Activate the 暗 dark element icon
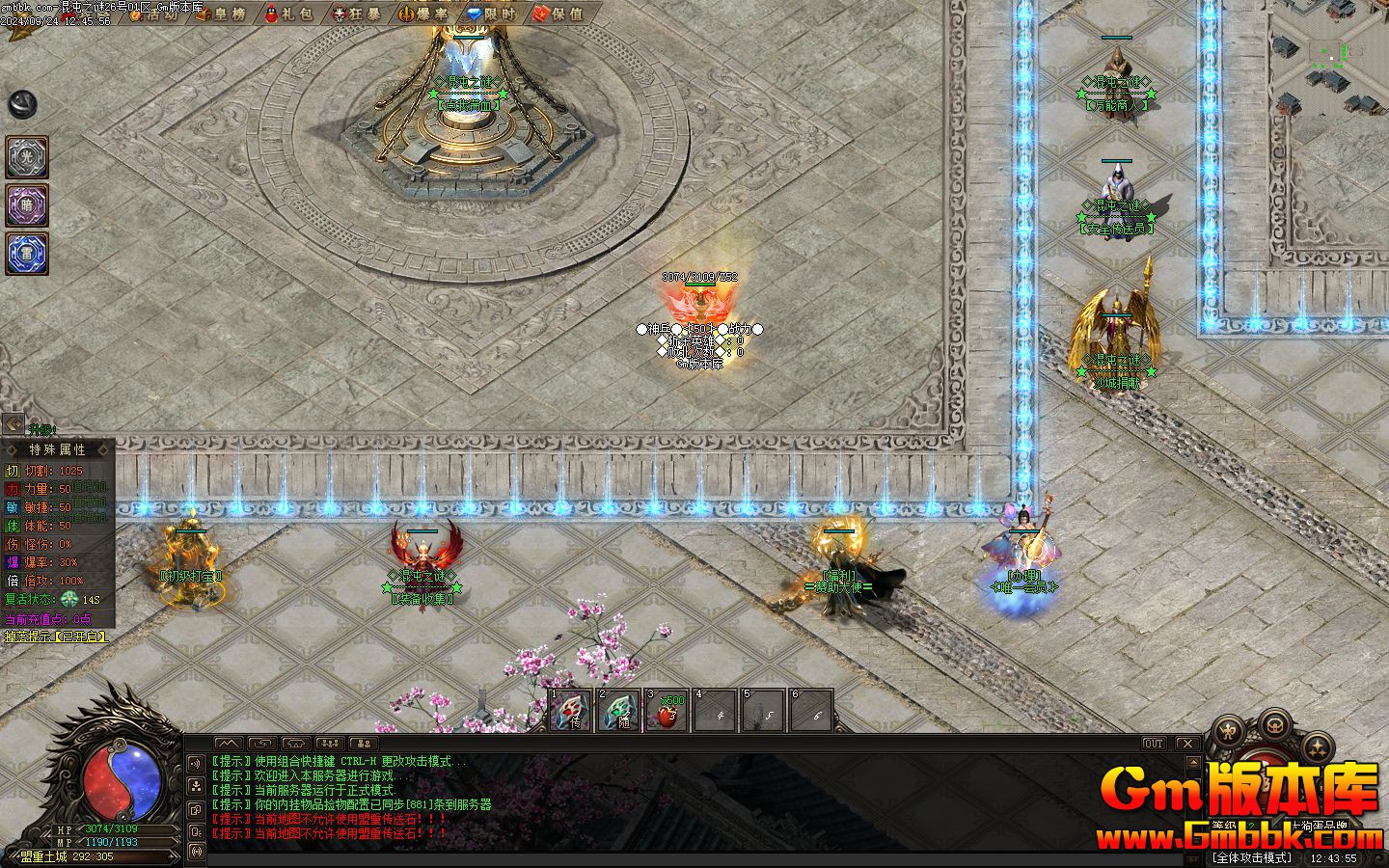The width and height of the screenshot is (1389, 868). pos(27,205)
